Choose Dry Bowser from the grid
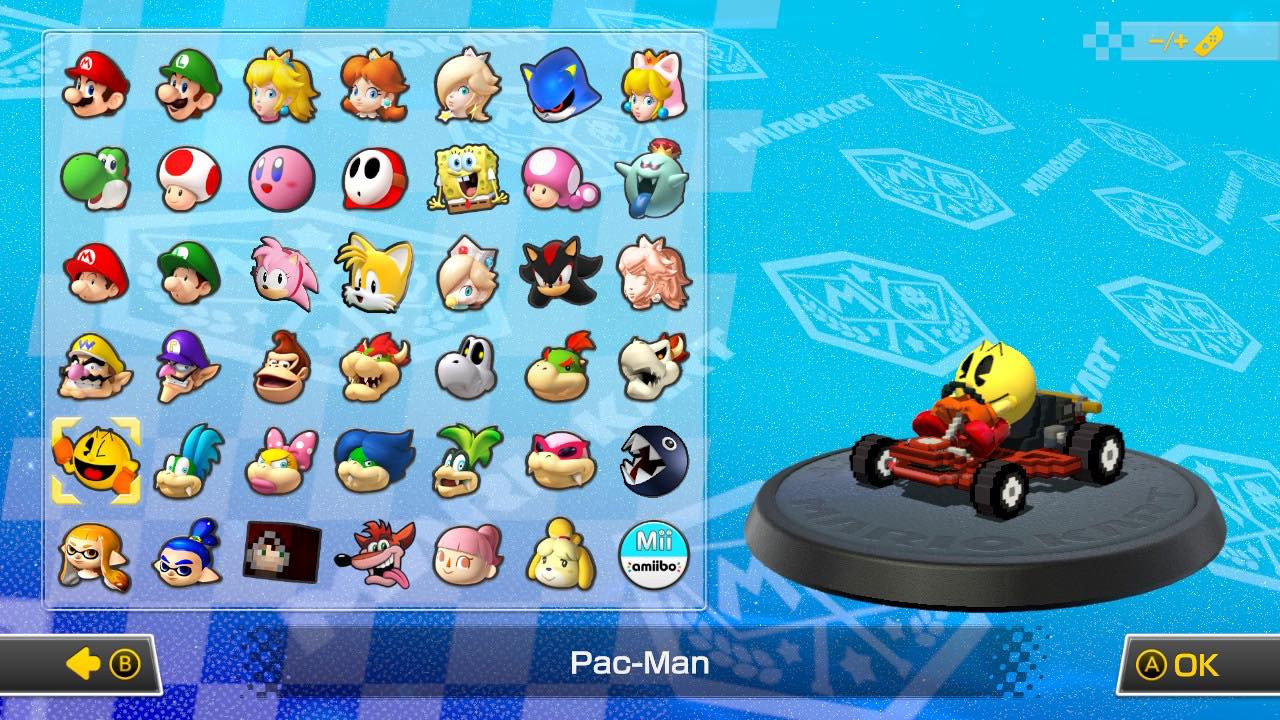This screenshot has width=1280, height=720. click(655, 368)
